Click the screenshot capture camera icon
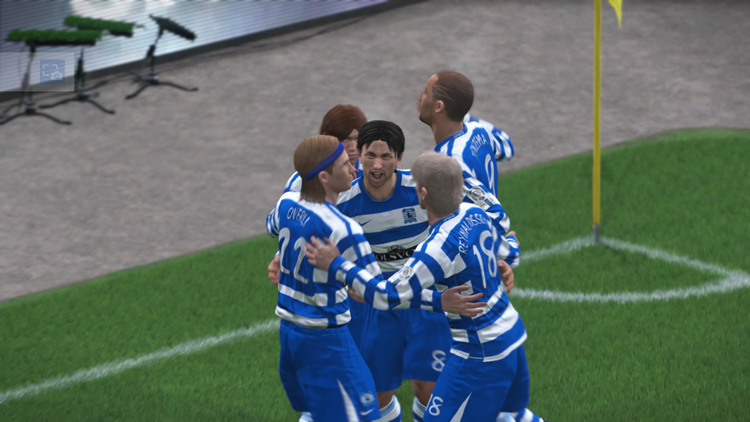Image resolution: width=750 pixels, height=422 pixels. pyautogui.click(x=51, y=70)
